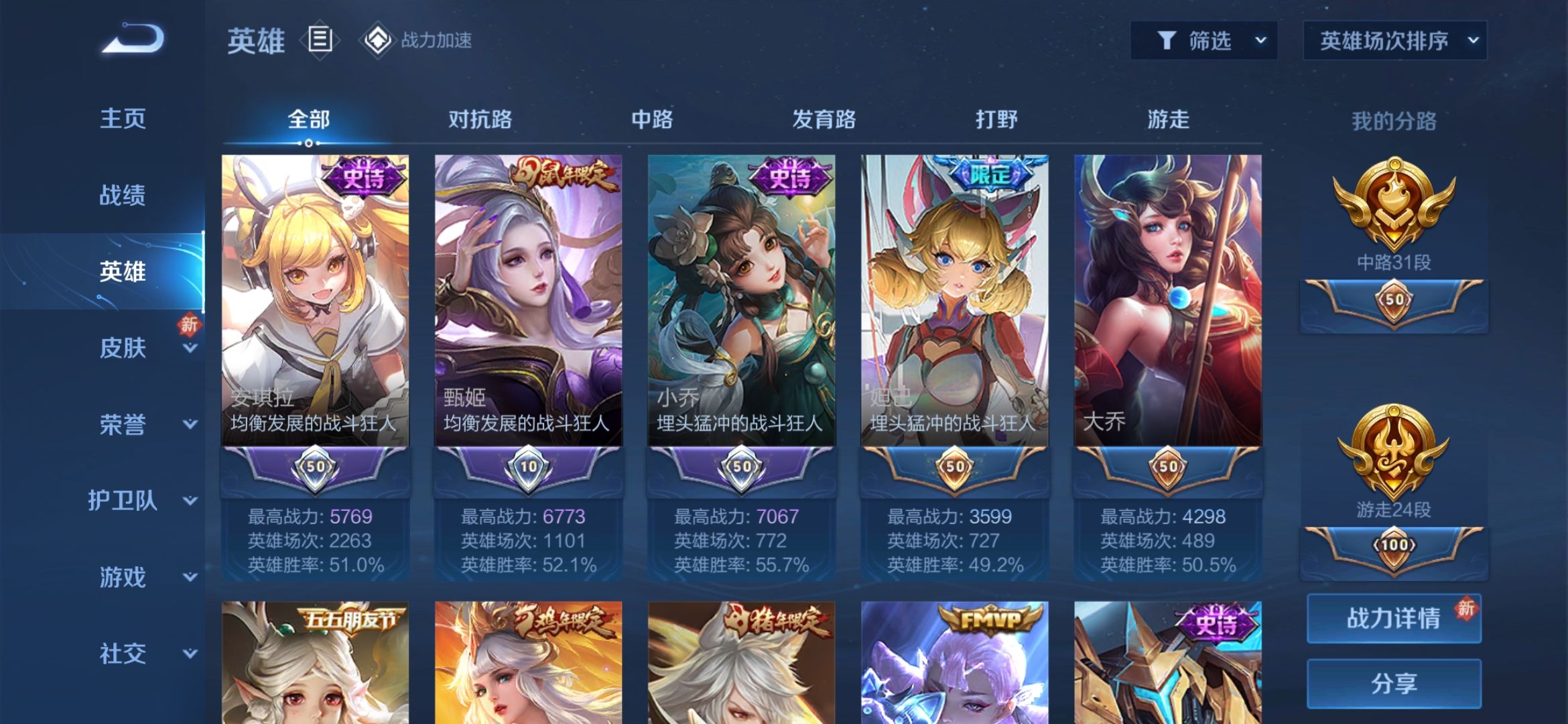Switch to the 对抗路 lane tab
This screenshot has height=724, width=1568.
click(480, 120)
